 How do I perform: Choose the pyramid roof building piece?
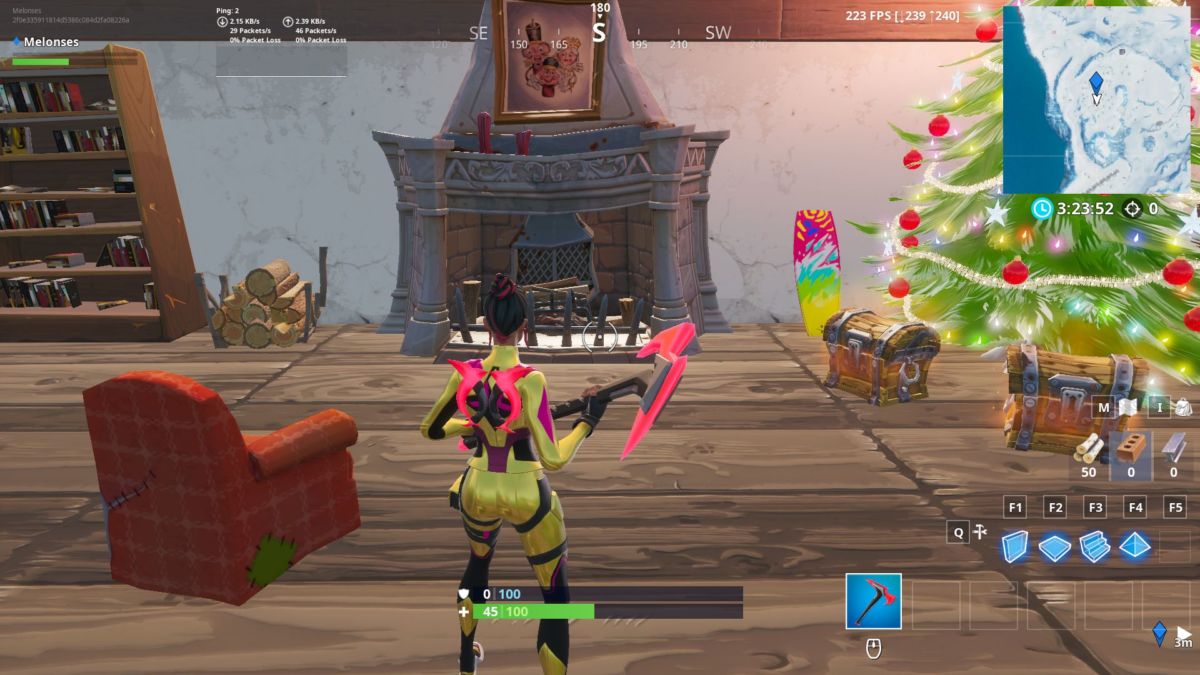(x=1135, y=546)
